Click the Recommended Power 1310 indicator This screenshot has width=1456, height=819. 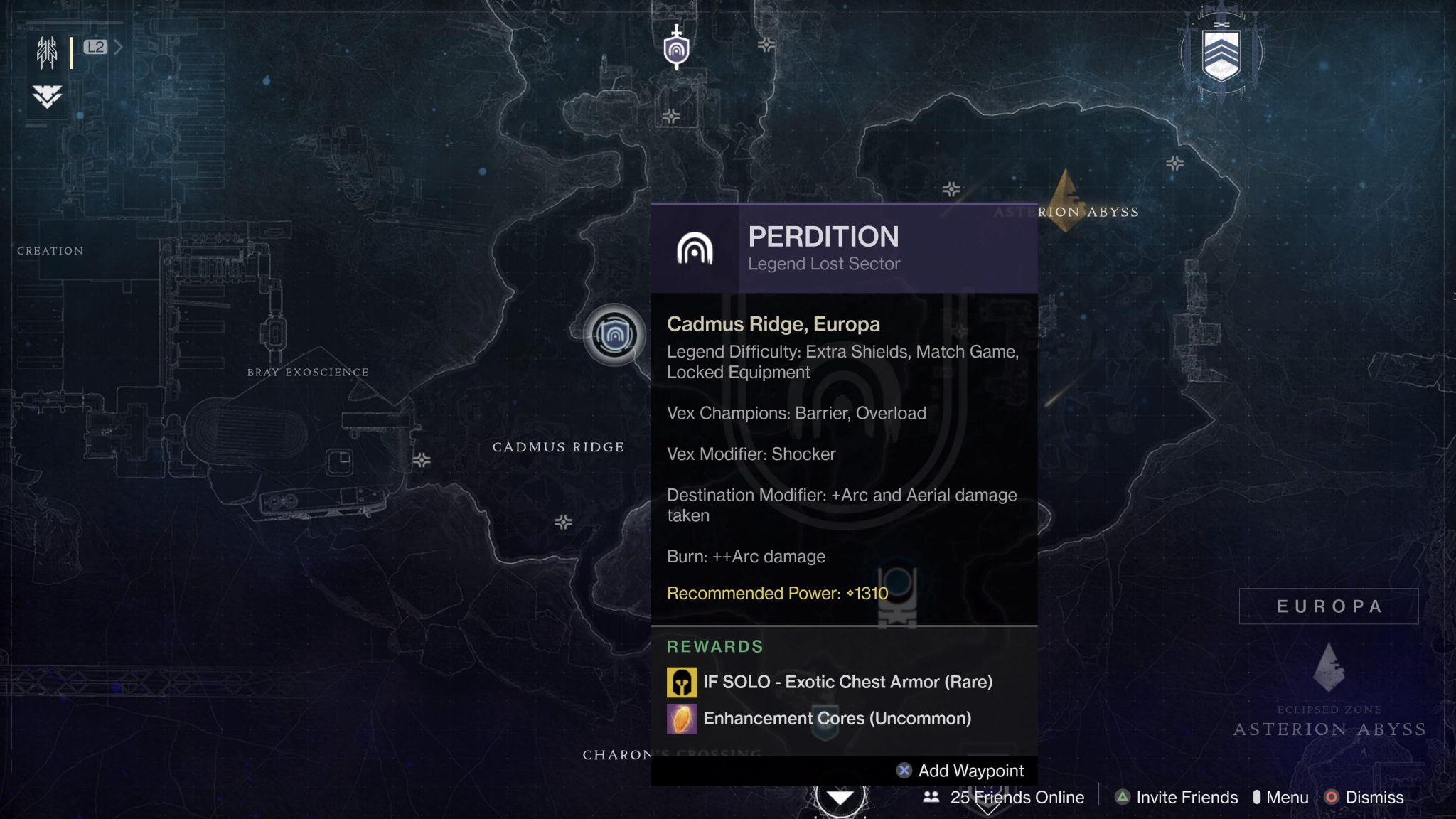(x=776, y=593)
